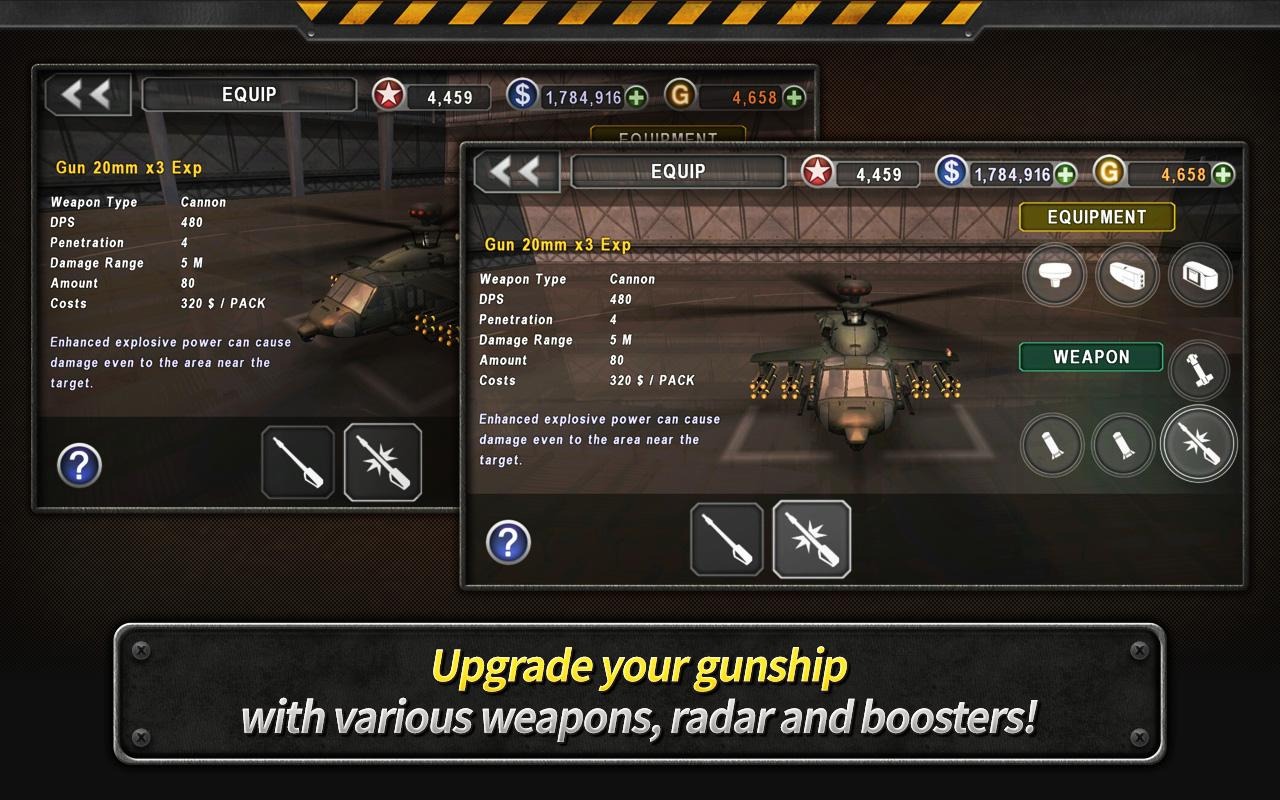Buy gold with front panel's plus button
The height and width of the screenshot is (800, 1280).
click(1223, 174)
